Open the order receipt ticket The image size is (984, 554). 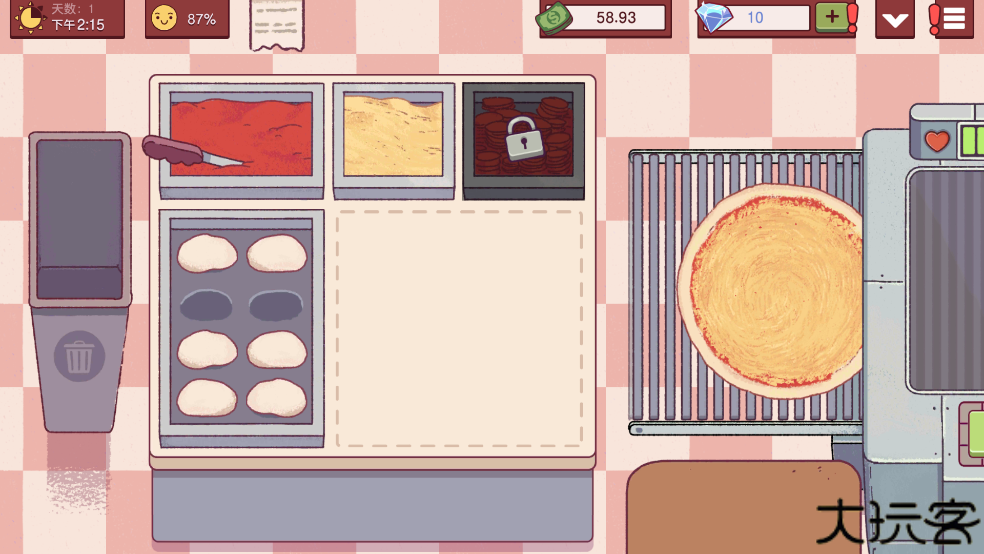(x=276, y=22)
